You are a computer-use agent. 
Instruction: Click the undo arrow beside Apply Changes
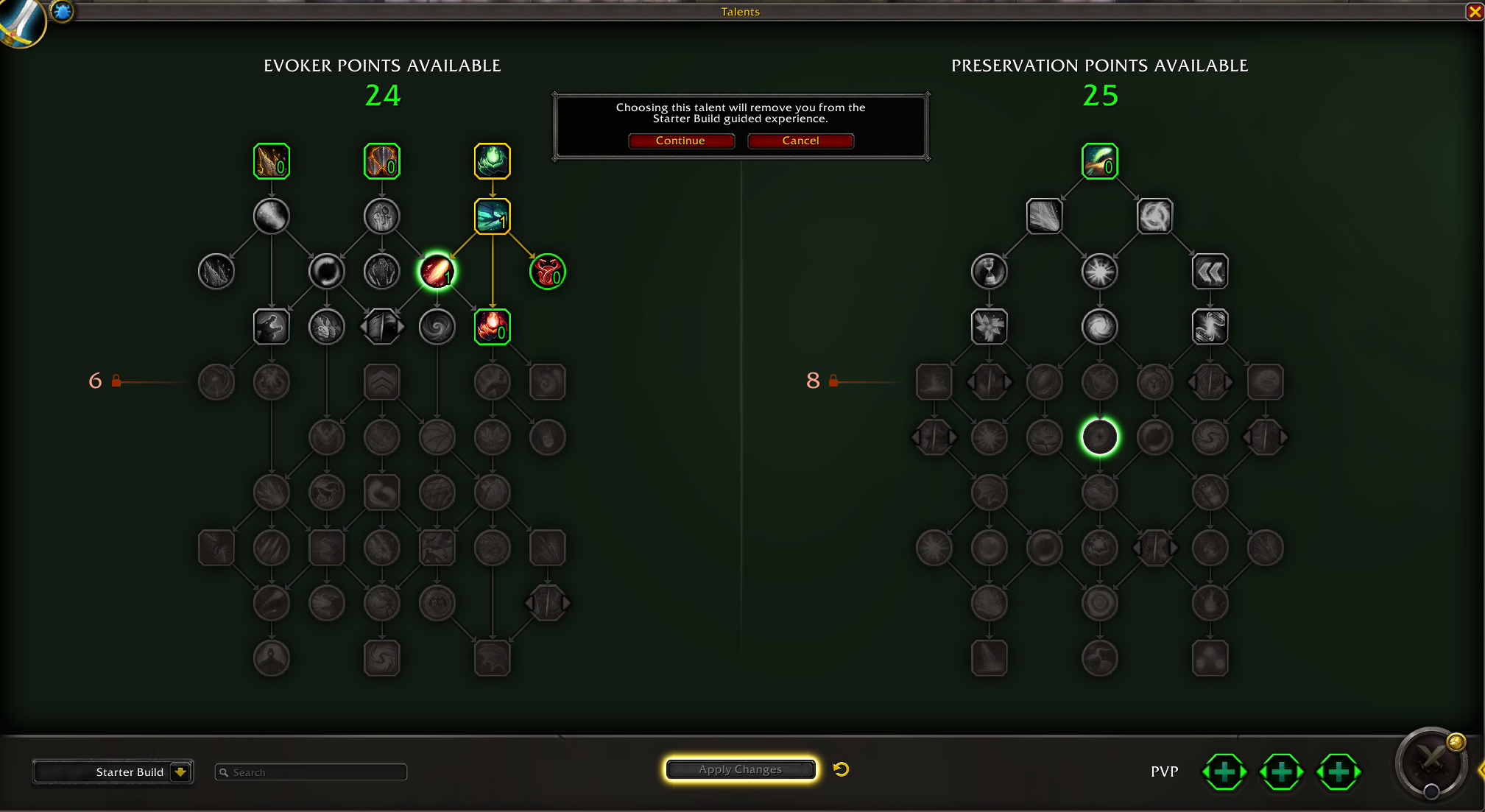pos(840,769)
